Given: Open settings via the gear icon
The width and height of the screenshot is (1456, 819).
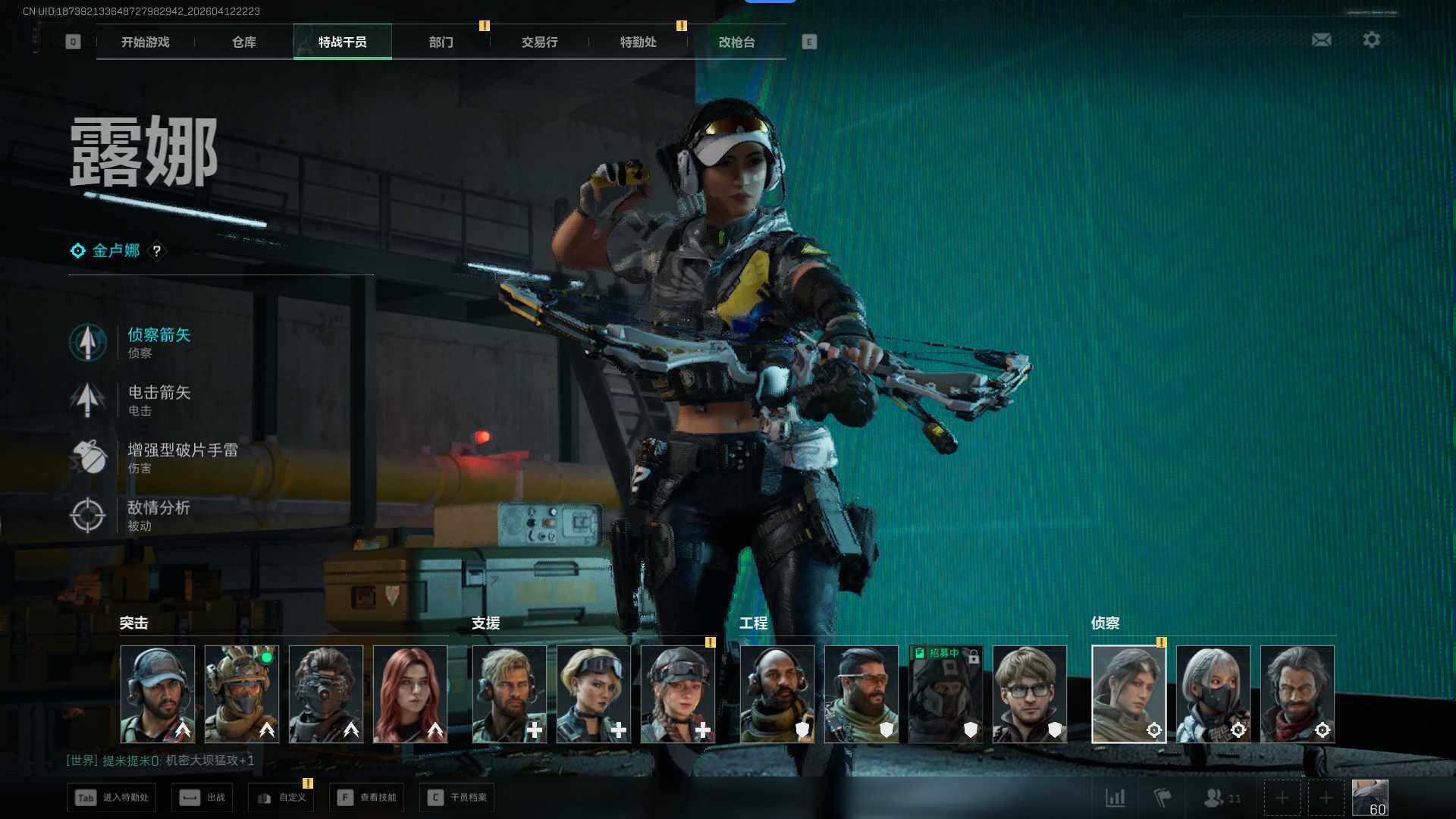Looking at the screenshot, I should point(1371,39).
